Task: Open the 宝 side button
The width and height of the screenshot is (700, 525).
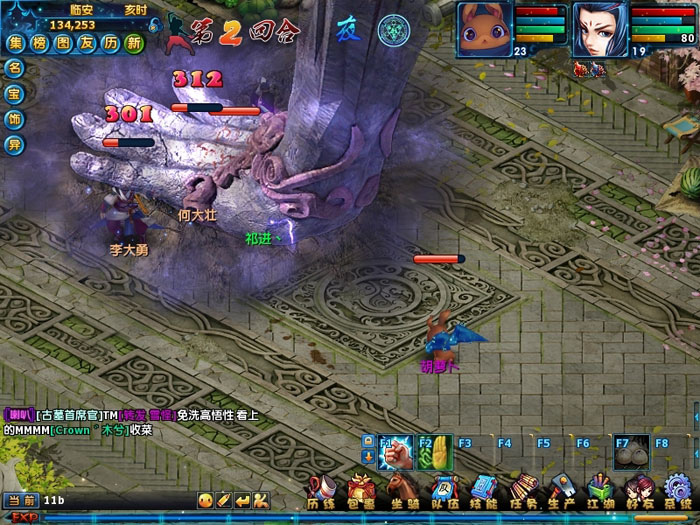Action: click(14, 94)
